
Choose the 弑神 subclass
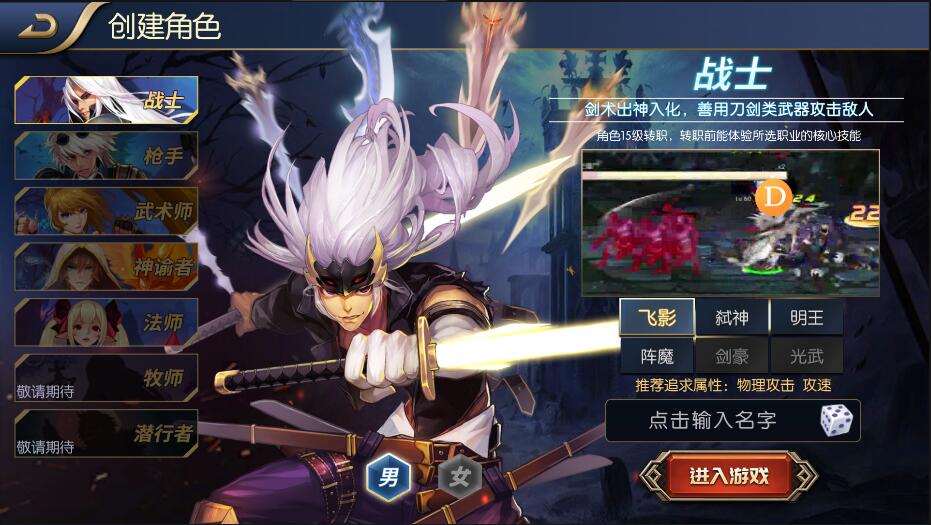pos(732,318)
